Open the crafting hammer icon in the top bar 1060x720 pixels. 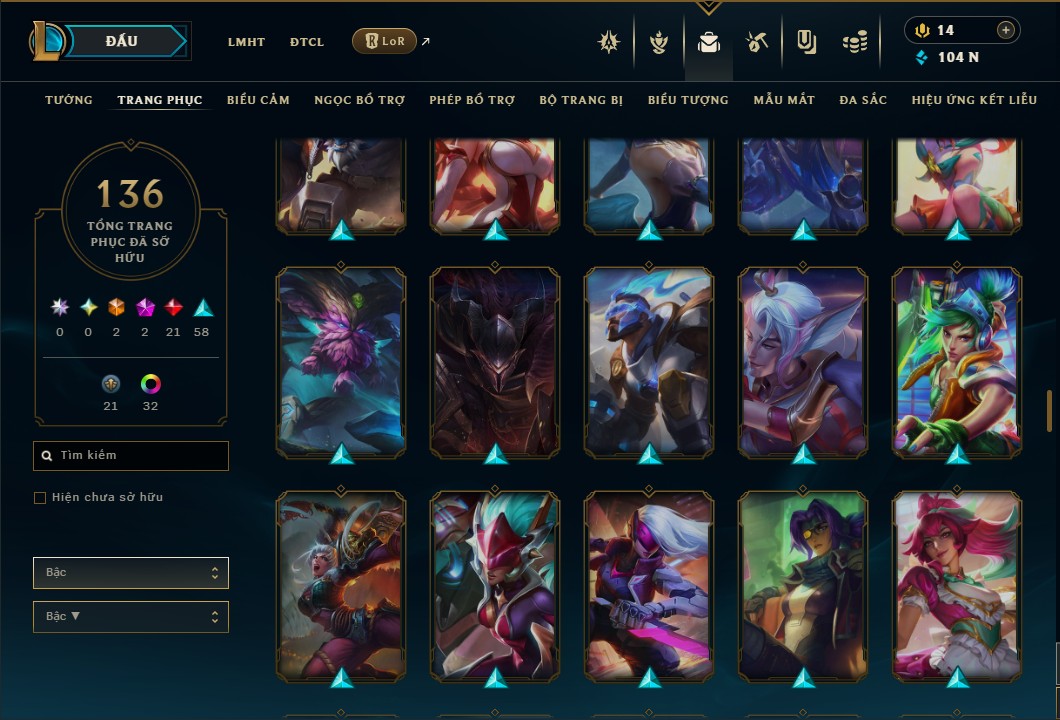click(x=756, y=42)
